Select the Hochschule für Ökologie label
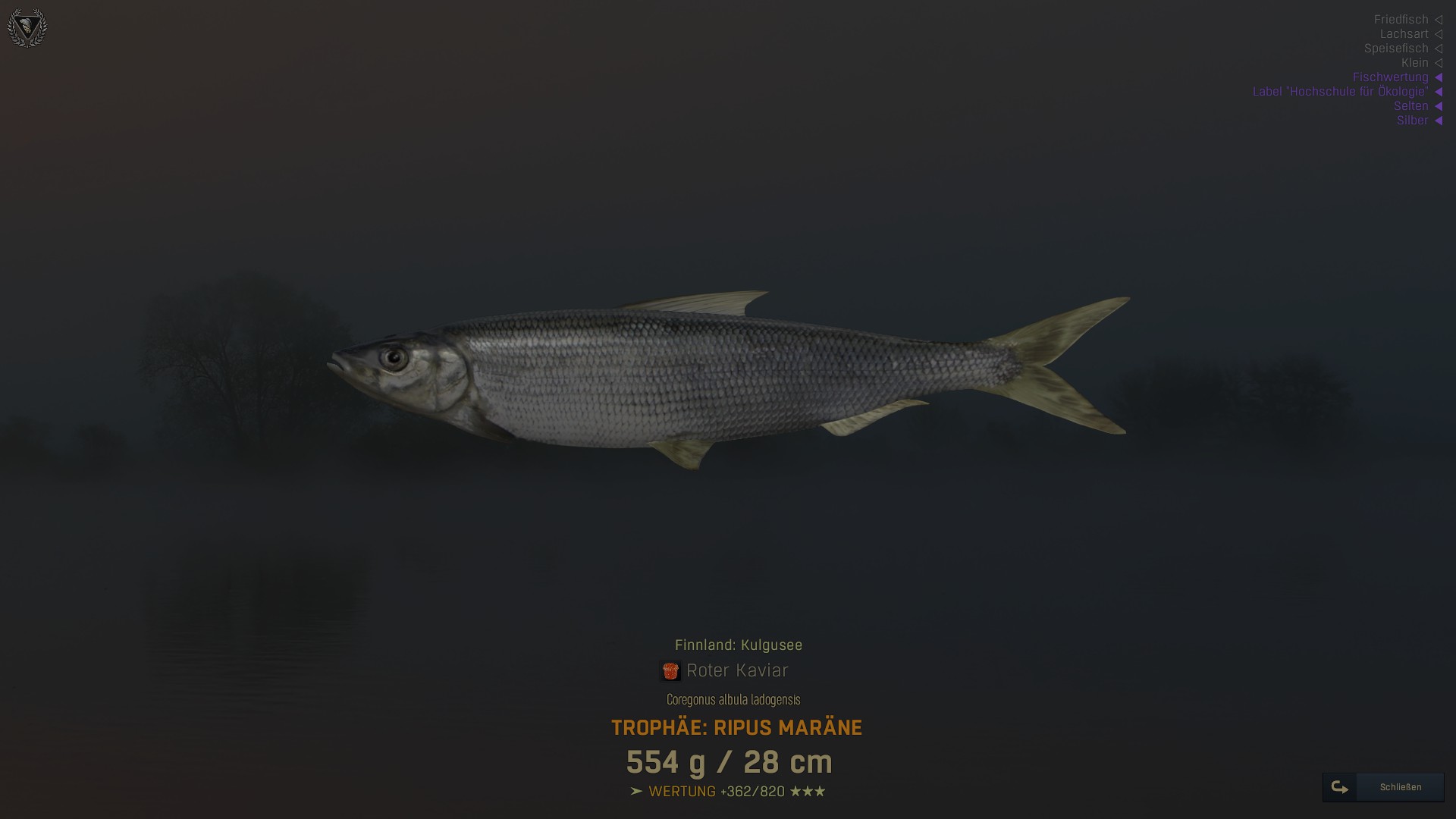This screenshot has width=1456, height=819. click(x=1340, y=92)
